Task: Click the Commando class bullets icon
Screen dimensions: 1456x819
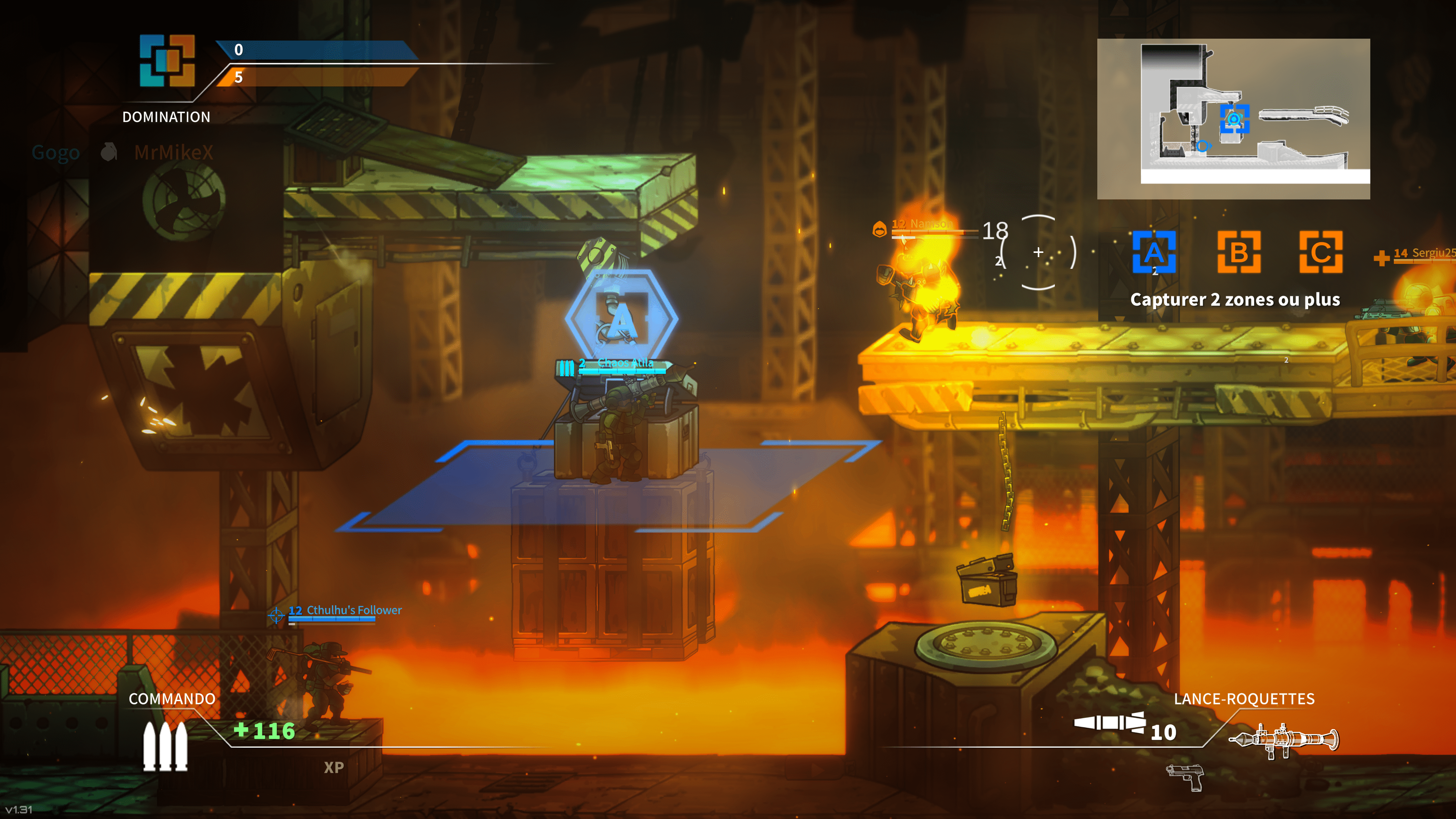Action: pyautogui.click(x=165, y=746)
